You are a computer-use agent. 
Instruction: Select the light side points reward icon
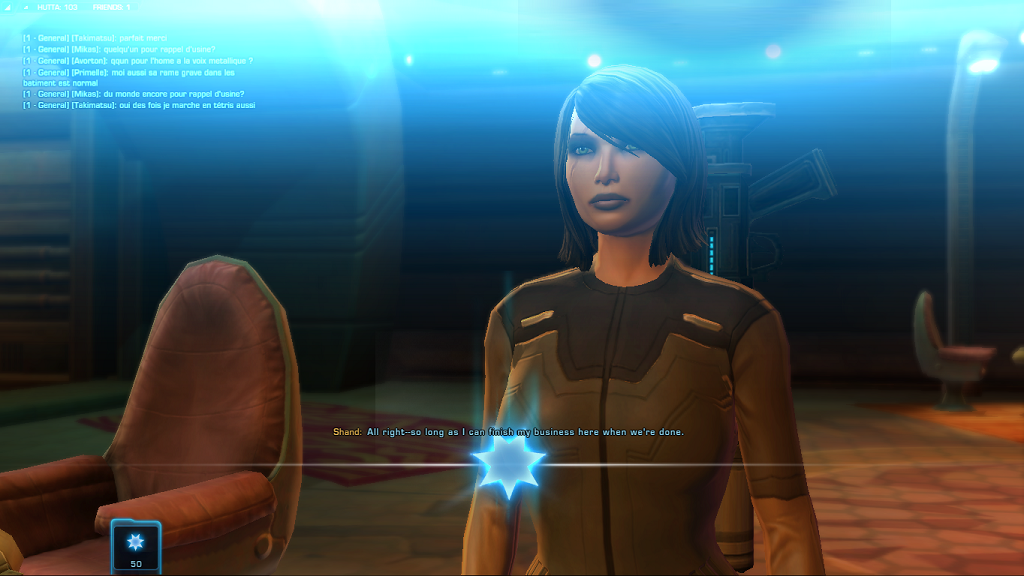click(136, 541)
